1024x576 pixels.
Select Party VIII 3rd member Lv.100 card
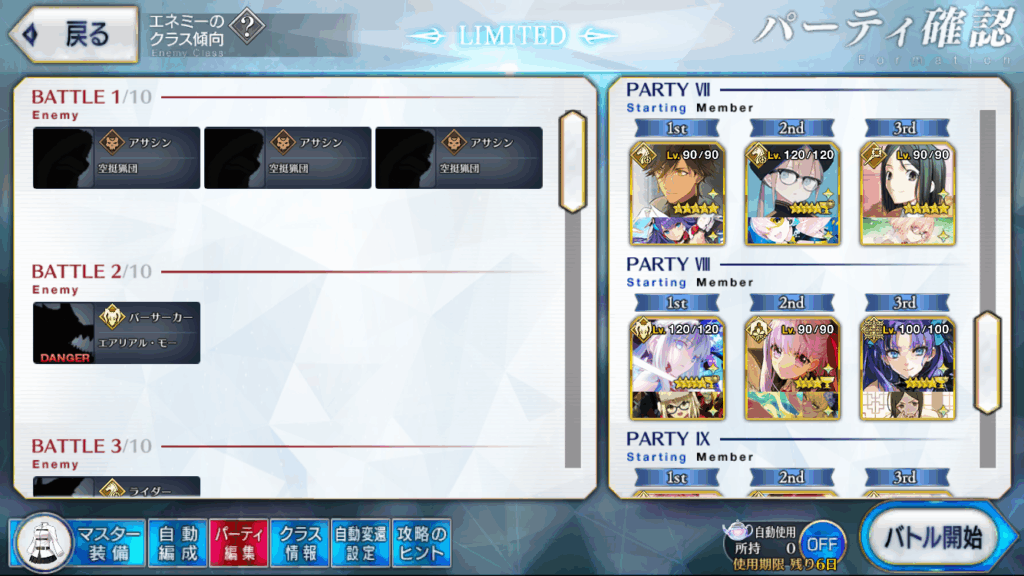coord(907,368)
